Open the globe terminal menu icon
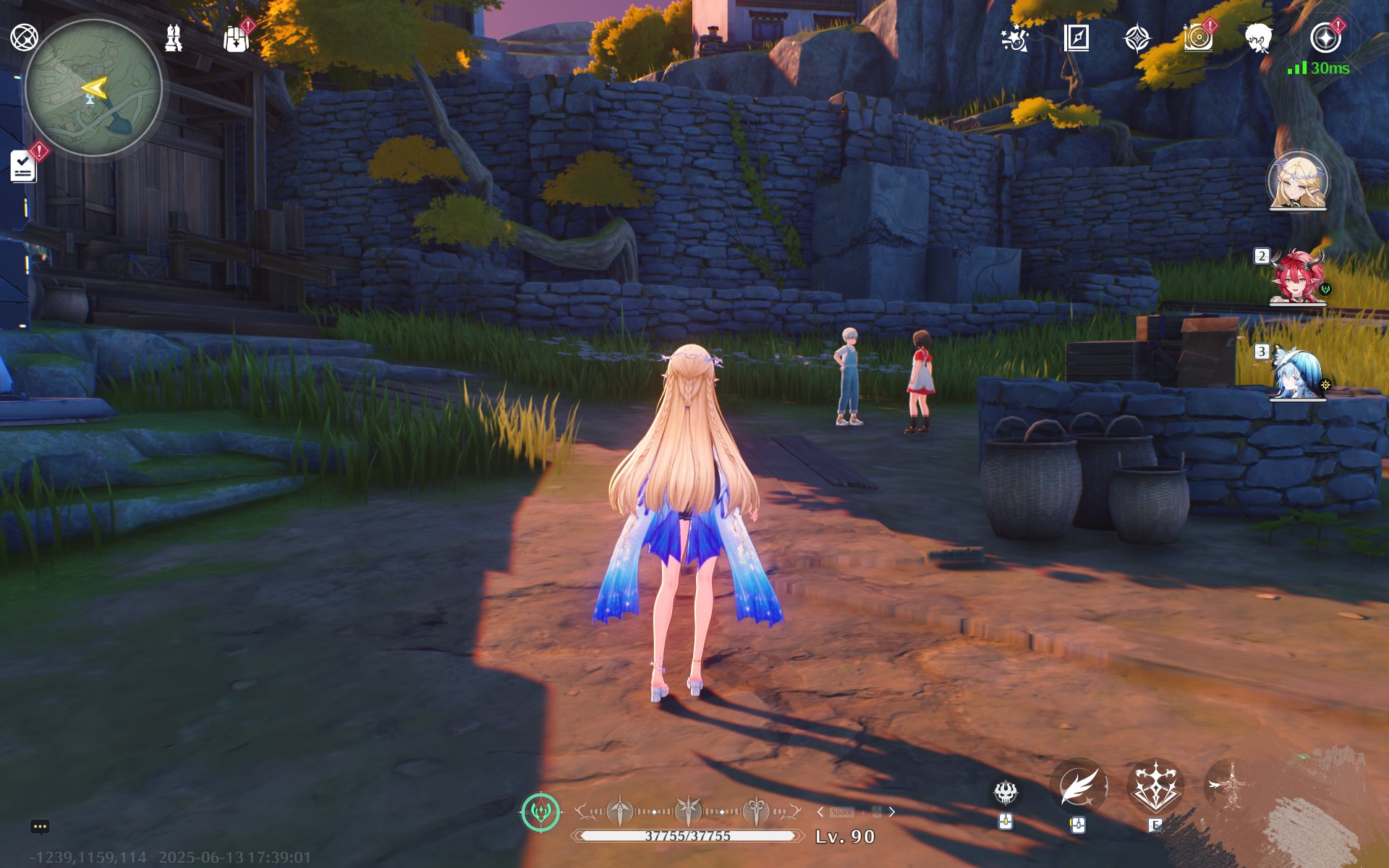The width and height of the screenshot is (1389, 868). click(x=24, y=38)
